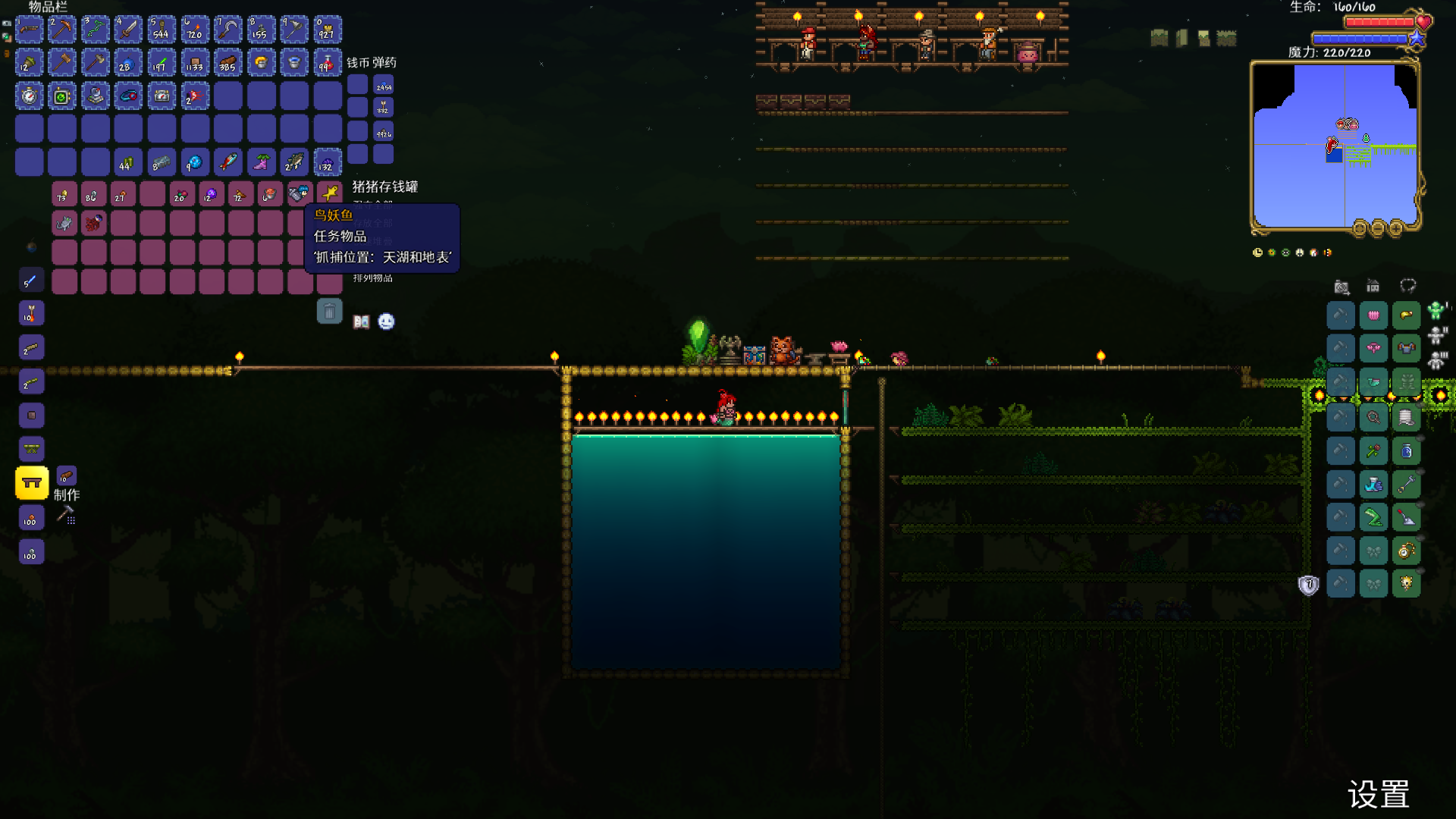
Task: Zoom in the minimap with plus button
Action: [x=1395, y=227]
